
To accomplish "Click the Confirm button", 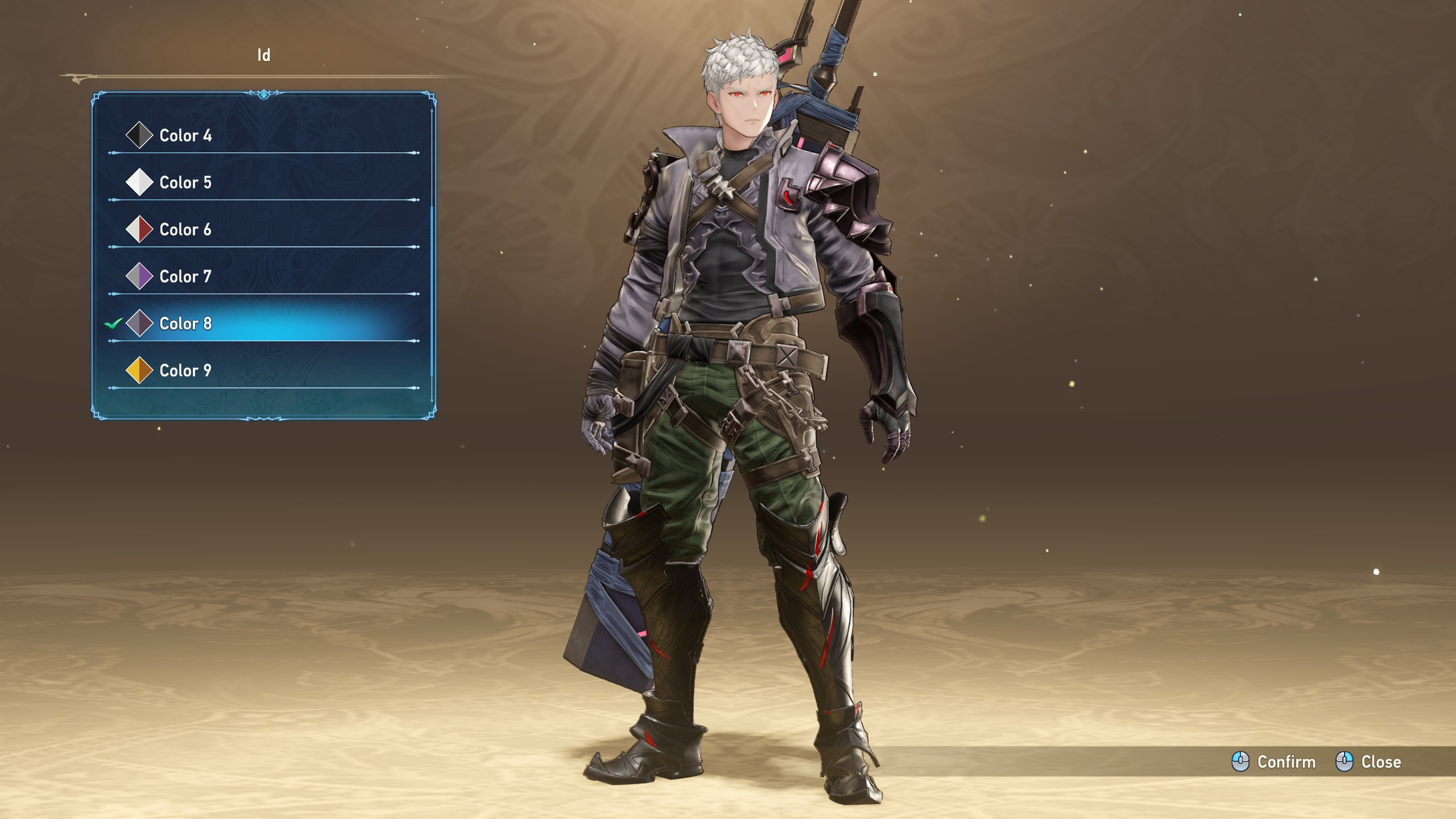I will click(1274, 762).
